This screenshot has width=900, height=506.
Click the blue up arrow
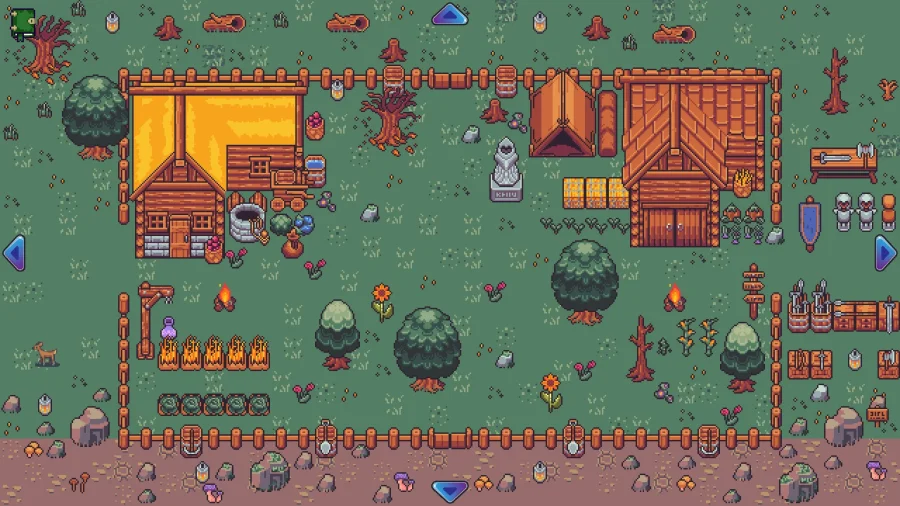[x=450, y=15]
